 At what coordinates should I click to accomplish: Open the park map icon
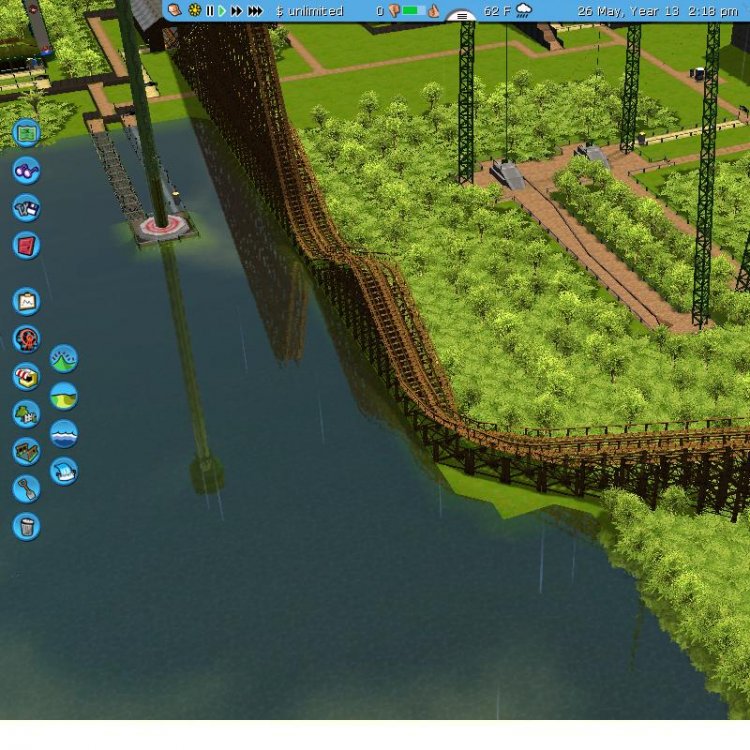point(26,132)
